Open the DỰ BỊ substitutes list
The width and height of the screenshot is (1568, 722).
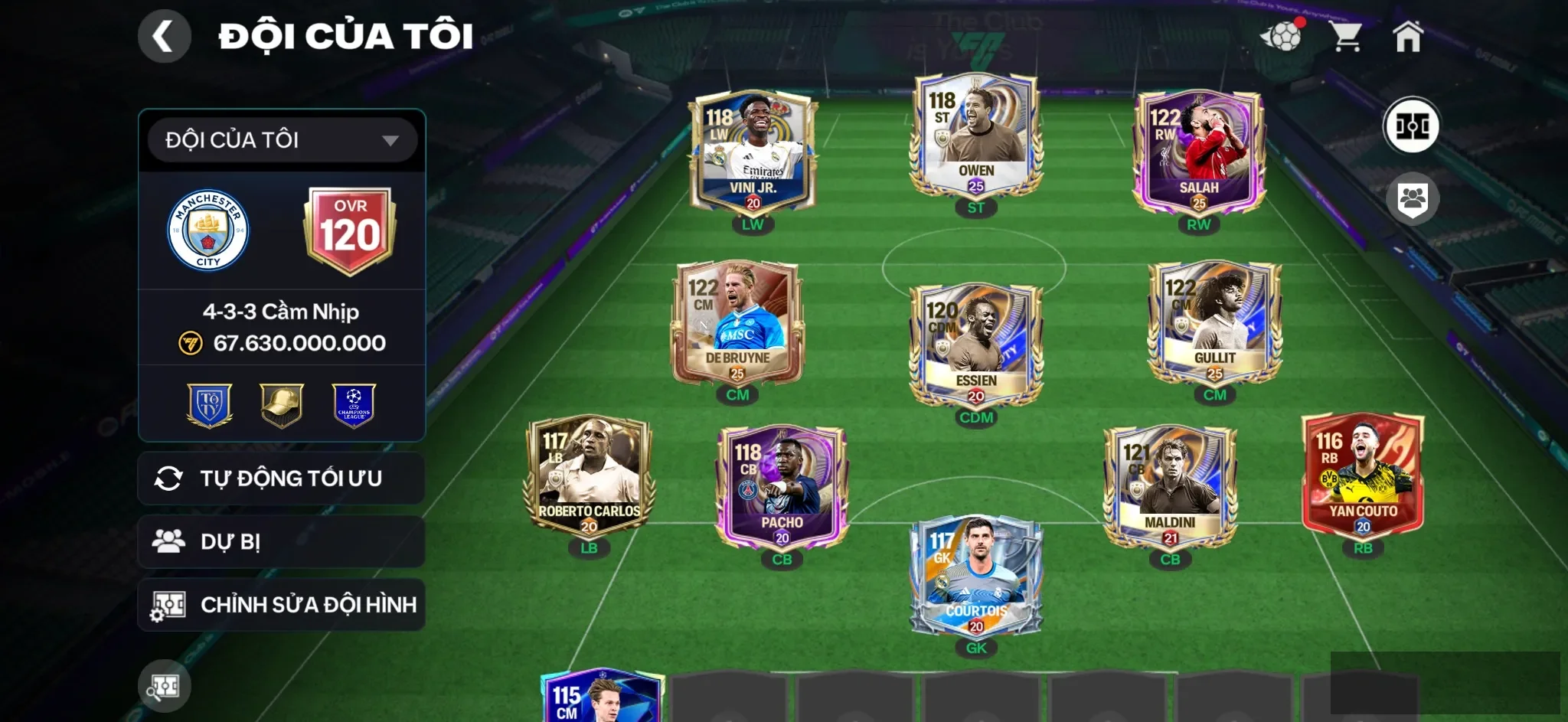[282, 542]
